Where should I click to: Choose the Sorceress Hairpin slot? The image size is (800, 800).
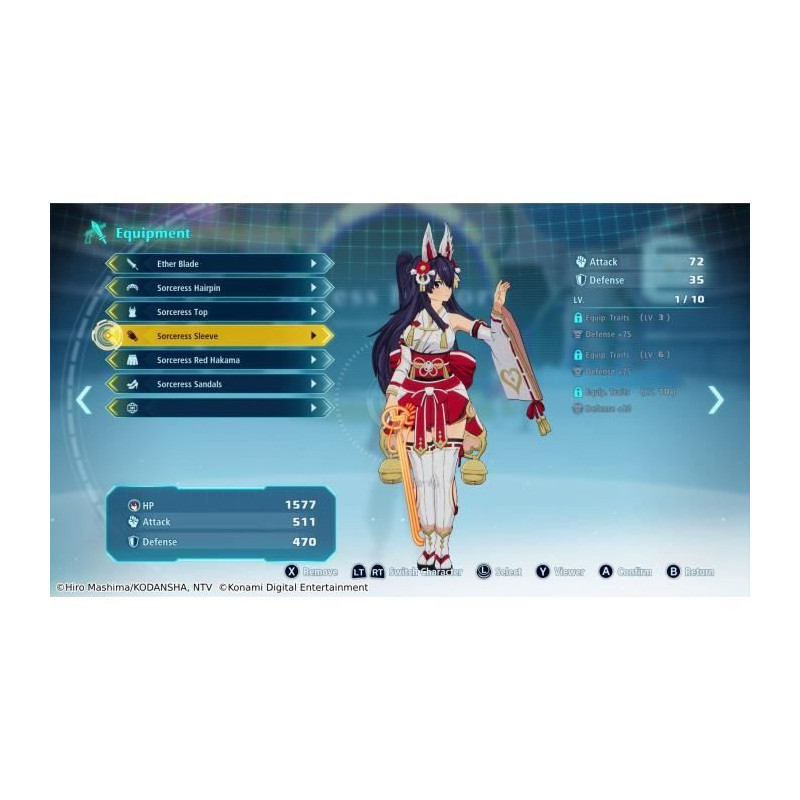tap(220, 288)
